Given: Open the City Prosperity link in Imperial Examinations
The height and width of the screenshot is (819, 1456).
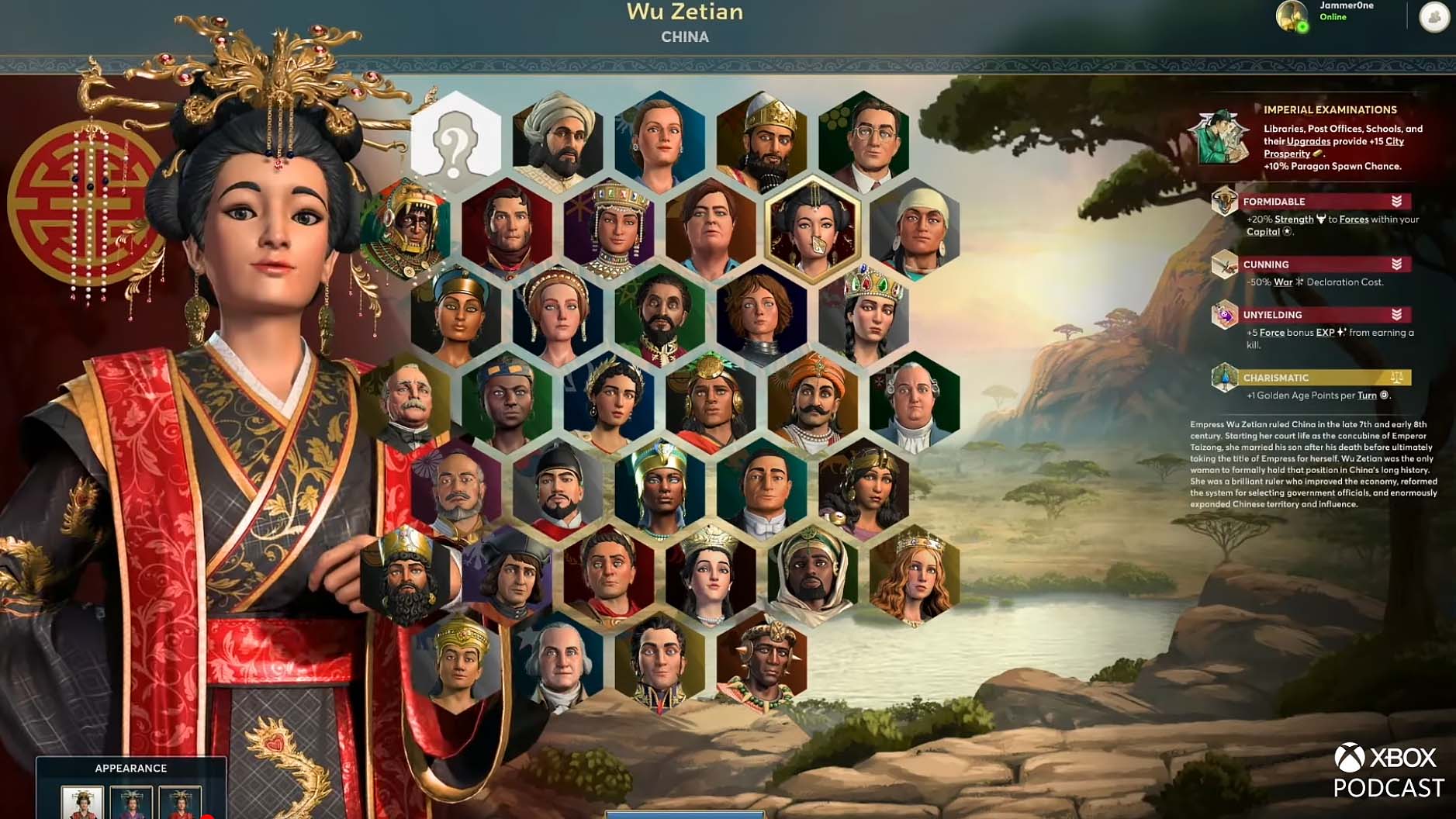Looking at the screenshot, I should point(1394,141).
